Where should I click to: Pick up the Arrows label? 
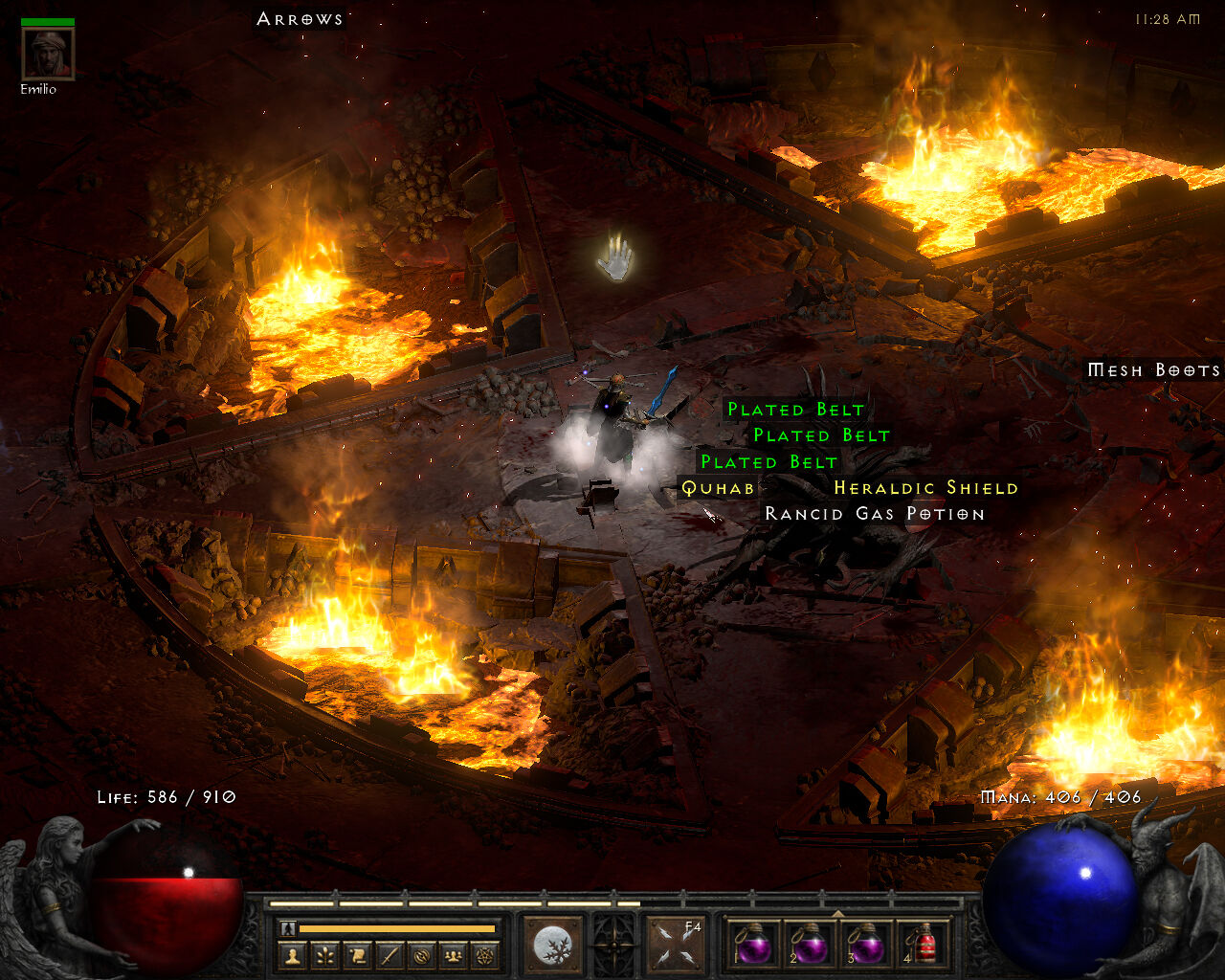300,19
